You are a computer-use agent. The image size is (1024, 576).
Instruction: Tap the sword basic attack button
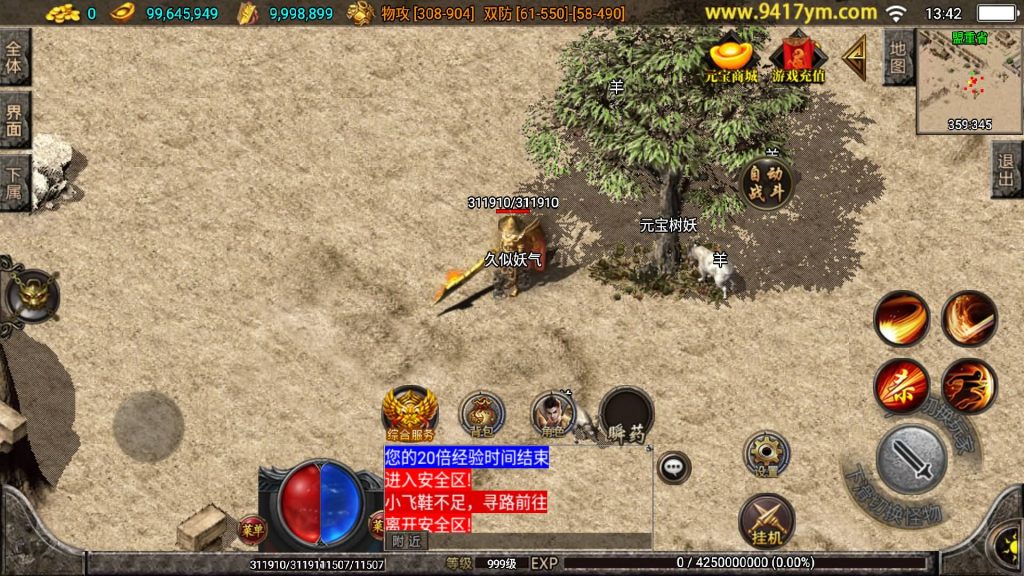click(911, 458)
